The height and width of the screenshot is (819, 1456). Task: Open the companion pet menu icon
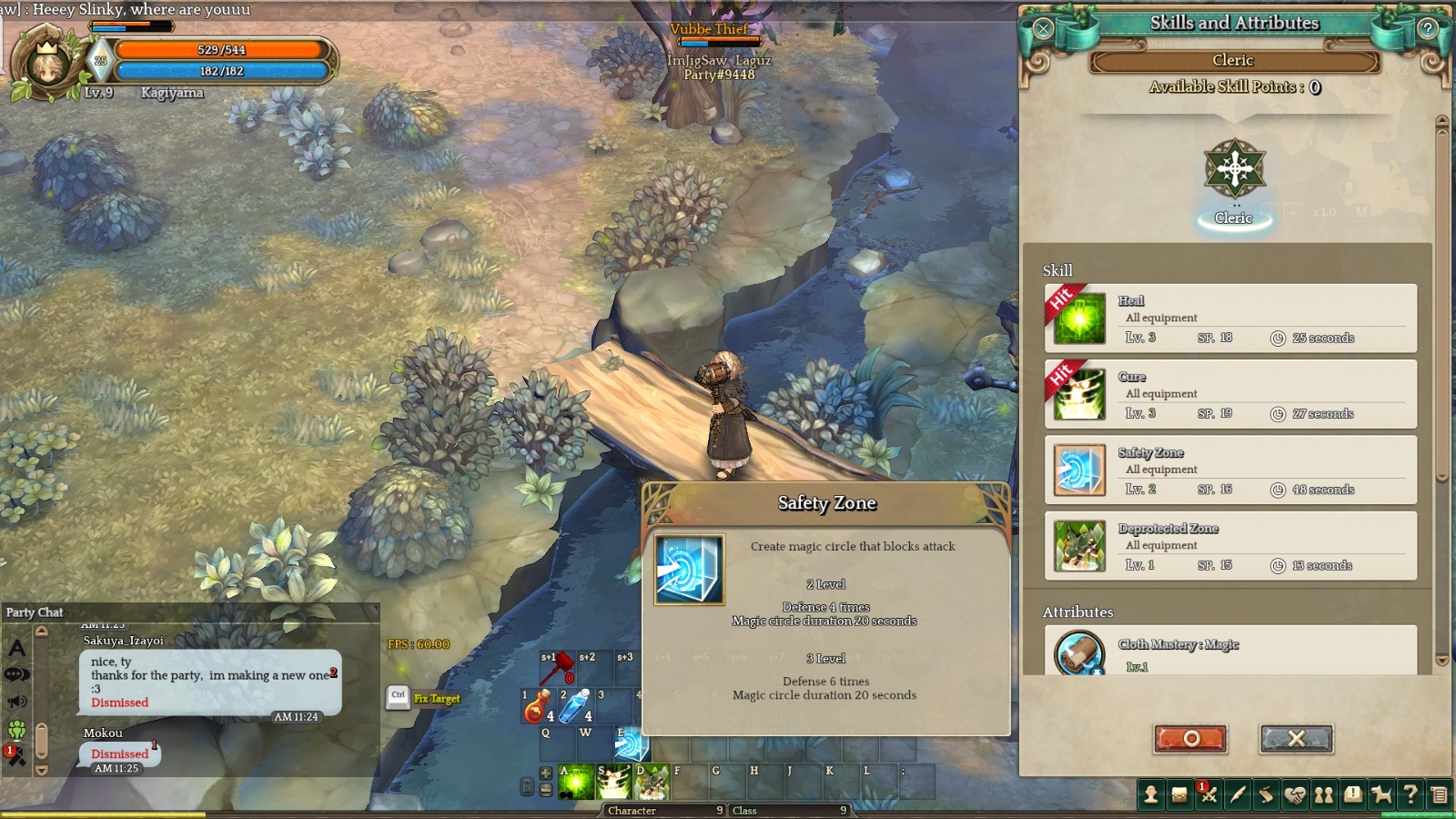click(x=1381, y=795)
